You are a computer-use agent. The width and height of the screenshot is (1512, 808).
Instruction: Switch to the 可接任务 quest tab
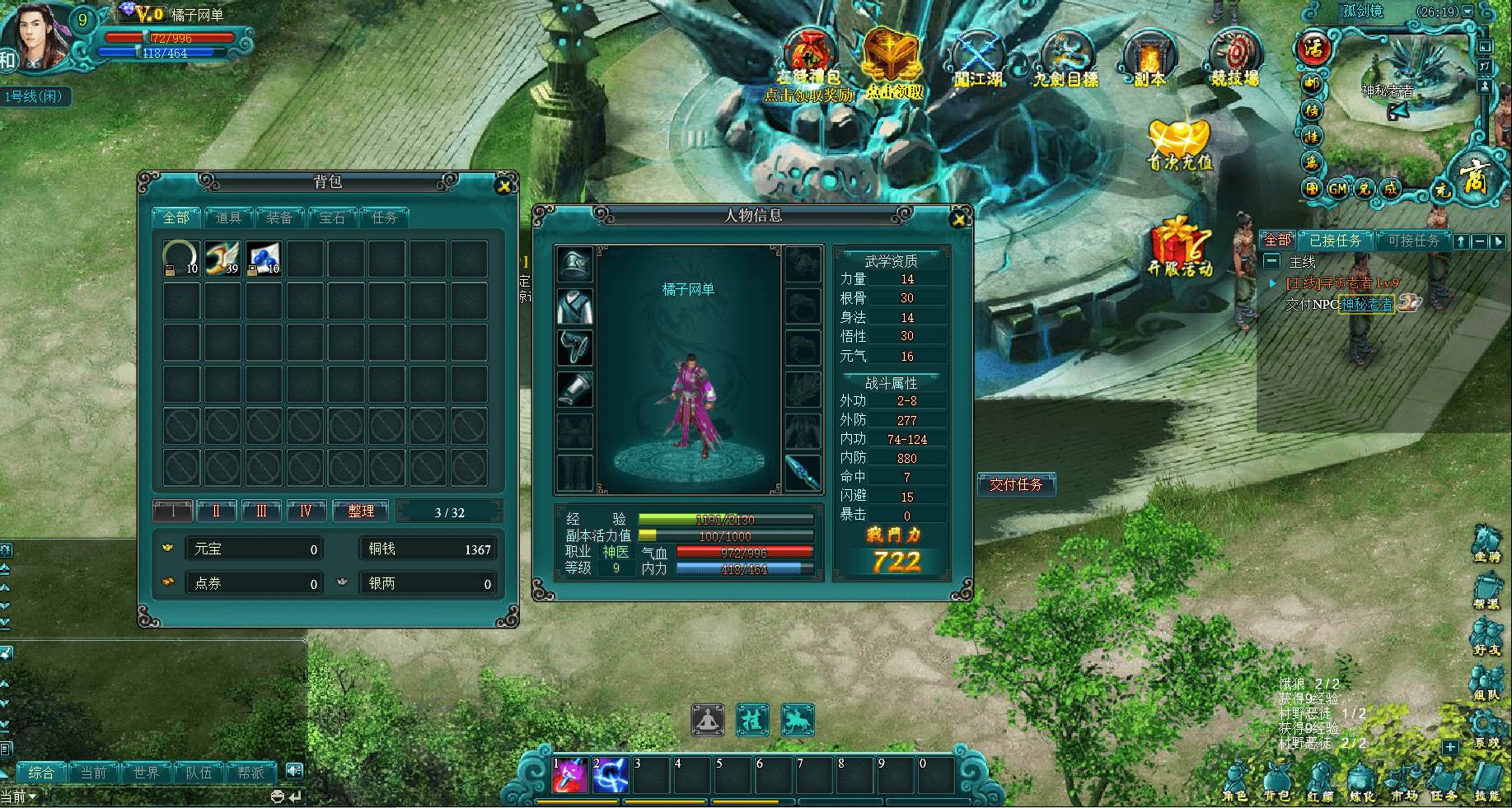tap(1413, 241)
